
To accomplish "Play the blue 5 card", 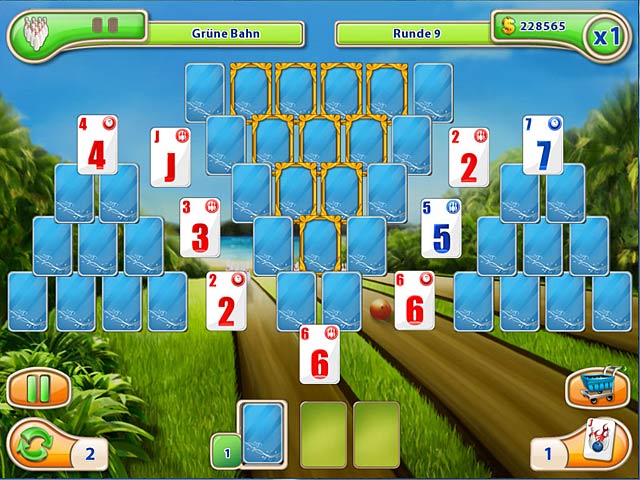I will pyautogui.click(x=441, y=228).
